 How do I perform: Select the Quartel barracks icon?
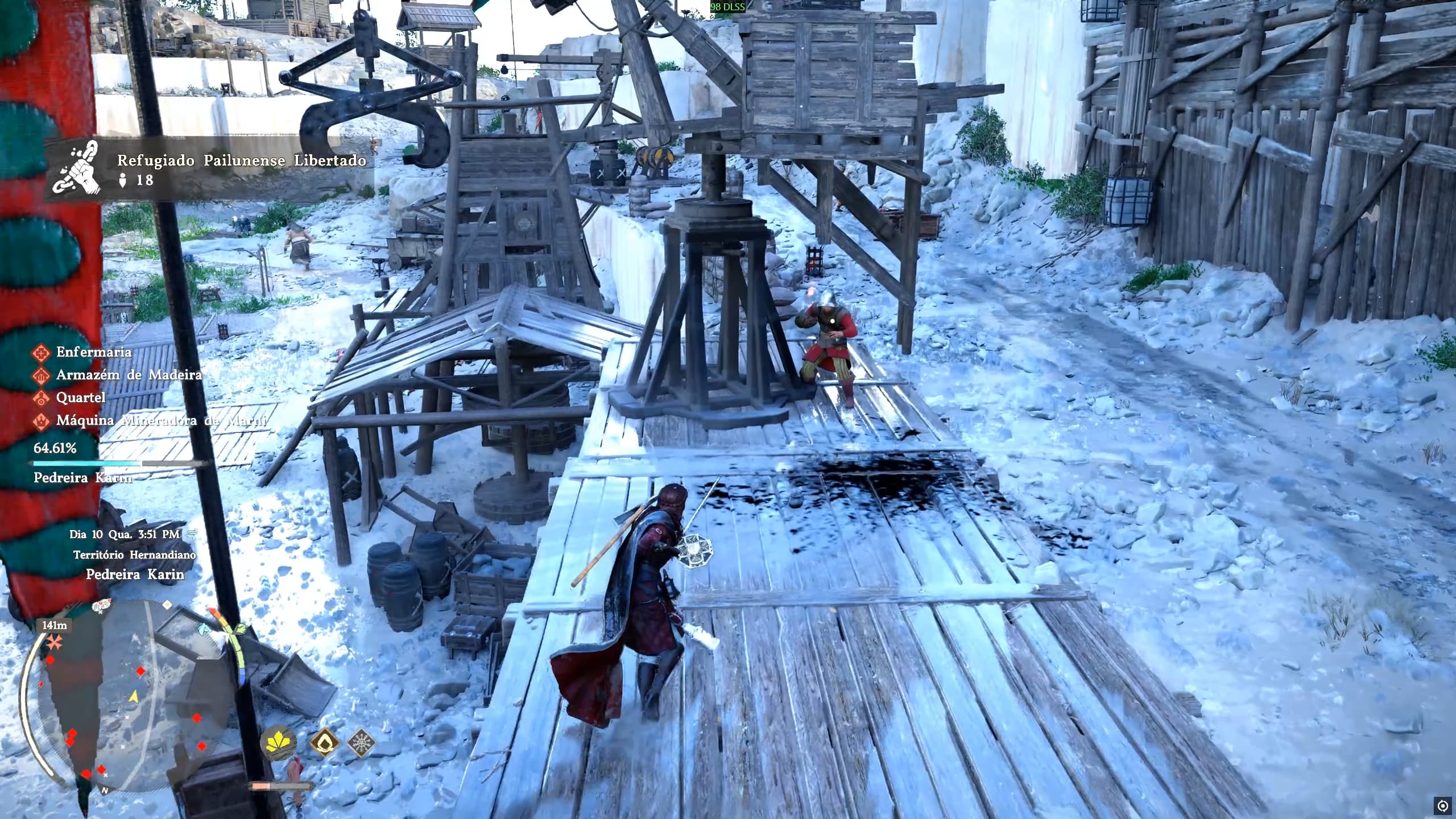[x=41, y=399]
